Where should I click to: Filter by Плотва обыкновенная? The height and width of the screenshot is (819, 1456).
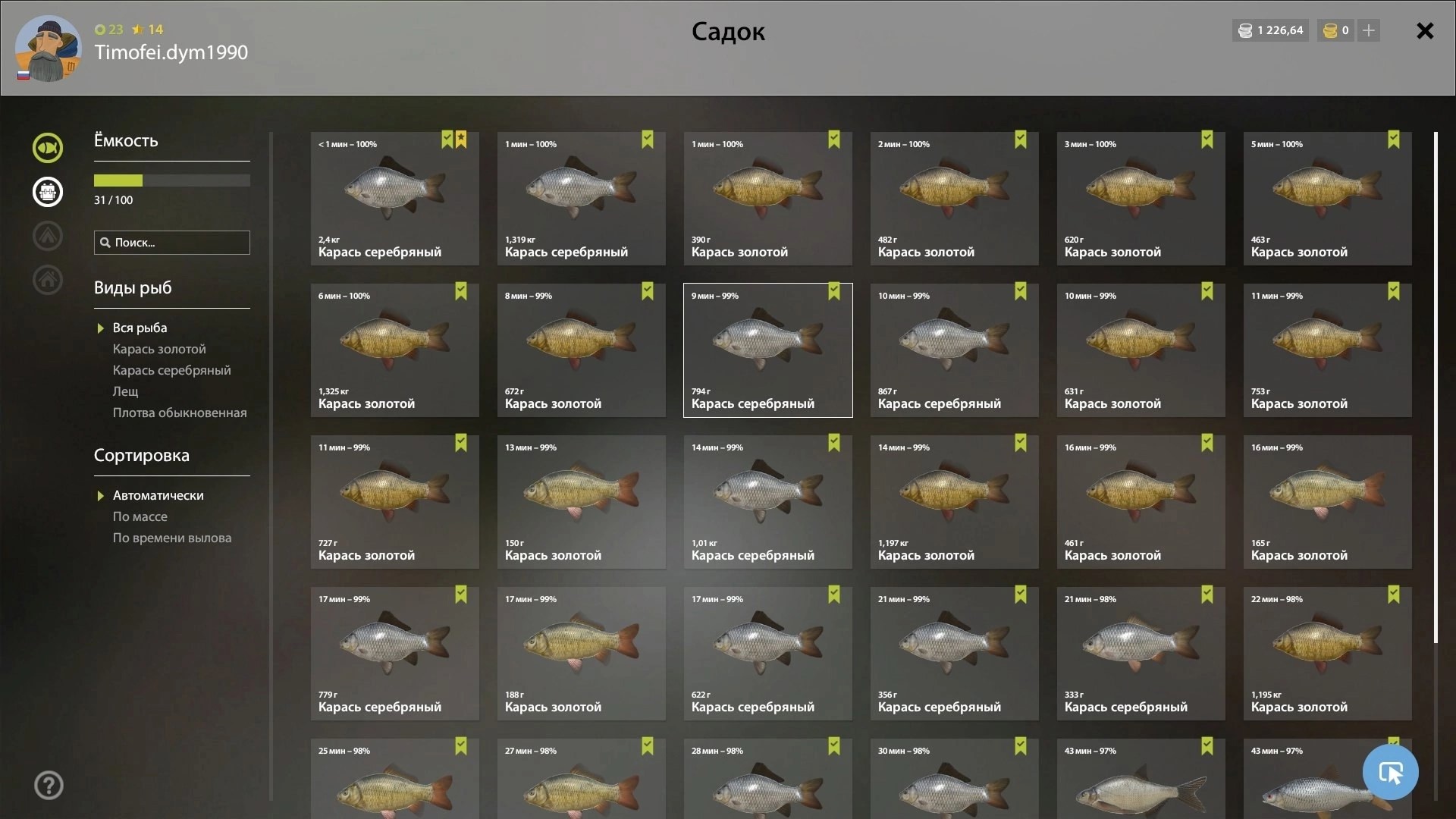click(180, 413)
